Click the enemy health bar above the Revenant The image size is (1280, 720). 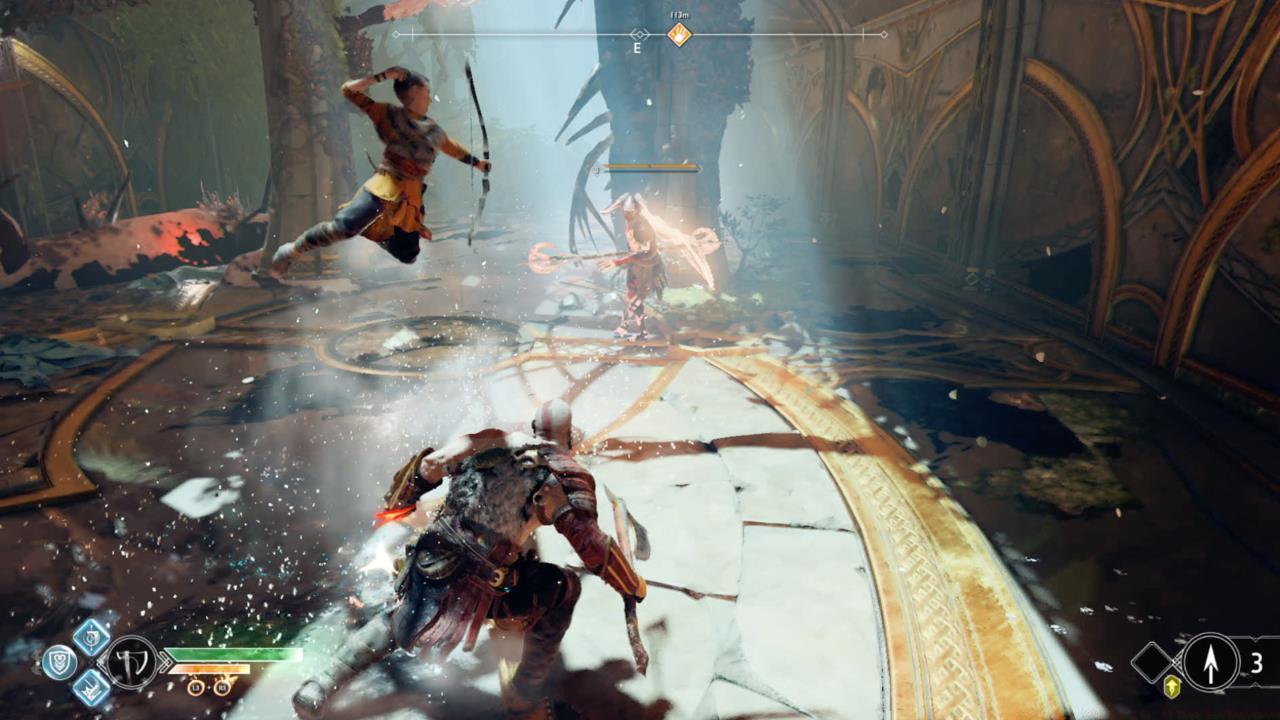pyautogui.click(x=650, y=165)
